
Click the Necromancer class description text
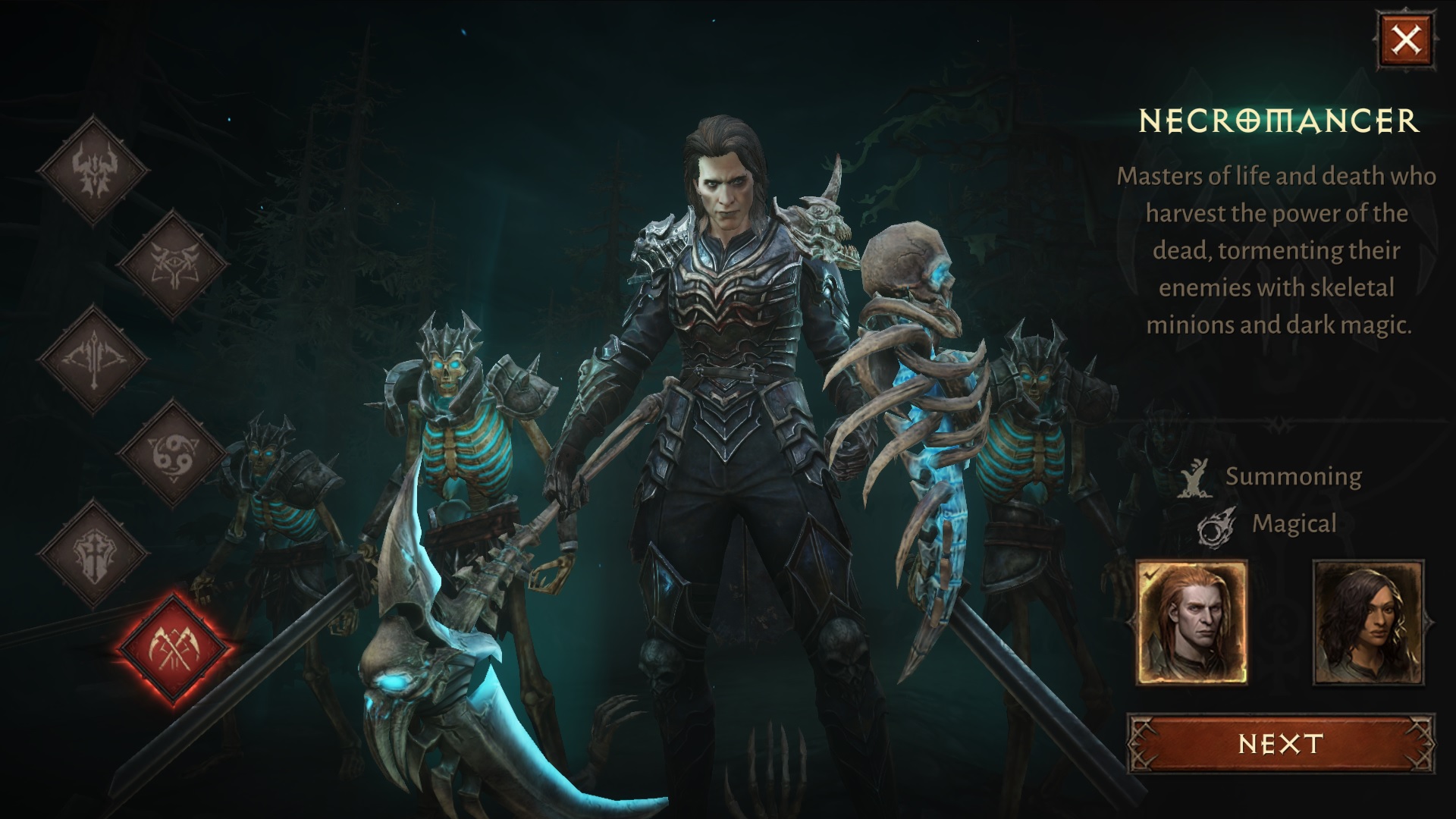(x=1279, y=250)
